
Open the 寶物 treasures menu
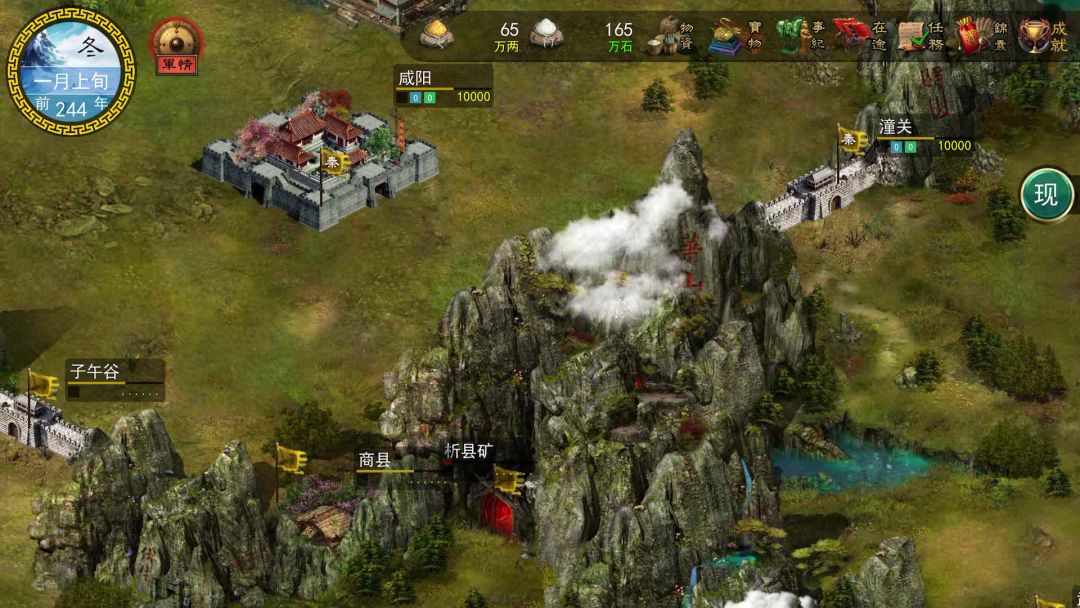click(737, 36)
